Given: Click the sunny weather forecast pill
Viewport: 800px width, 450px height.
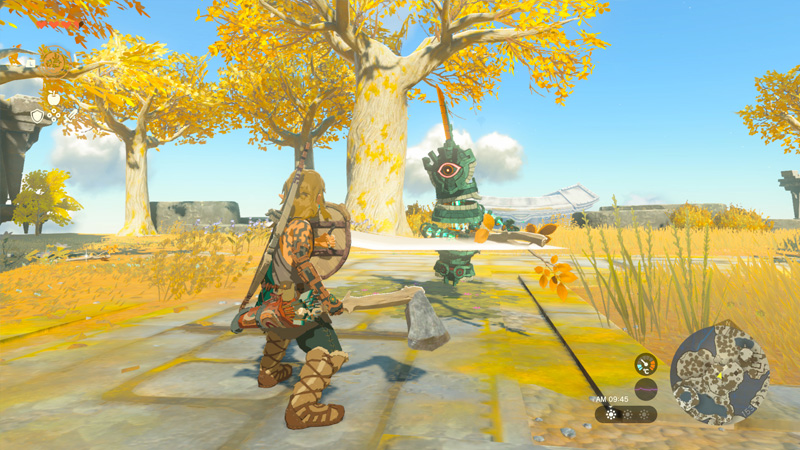Looking at the screenshot, I should [x=627, y=413].
